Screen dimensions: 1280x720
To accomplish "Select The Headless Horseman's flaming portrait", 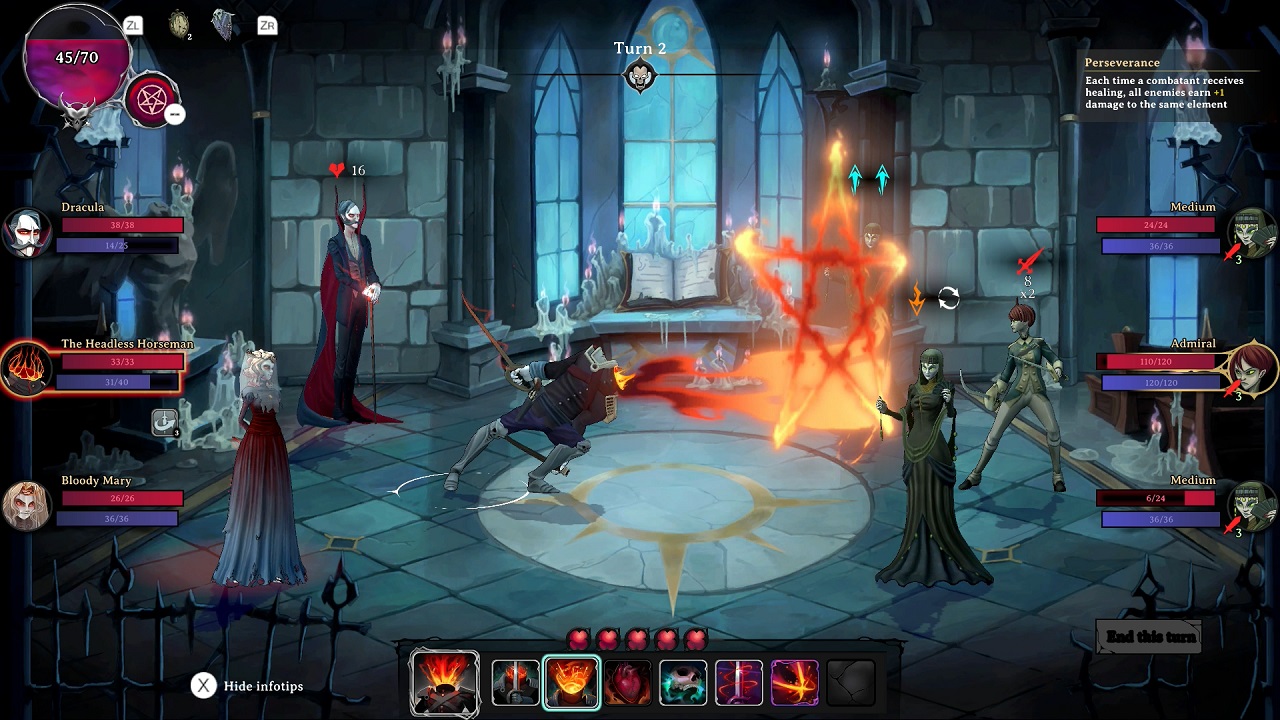I will [x=26, y=368].
